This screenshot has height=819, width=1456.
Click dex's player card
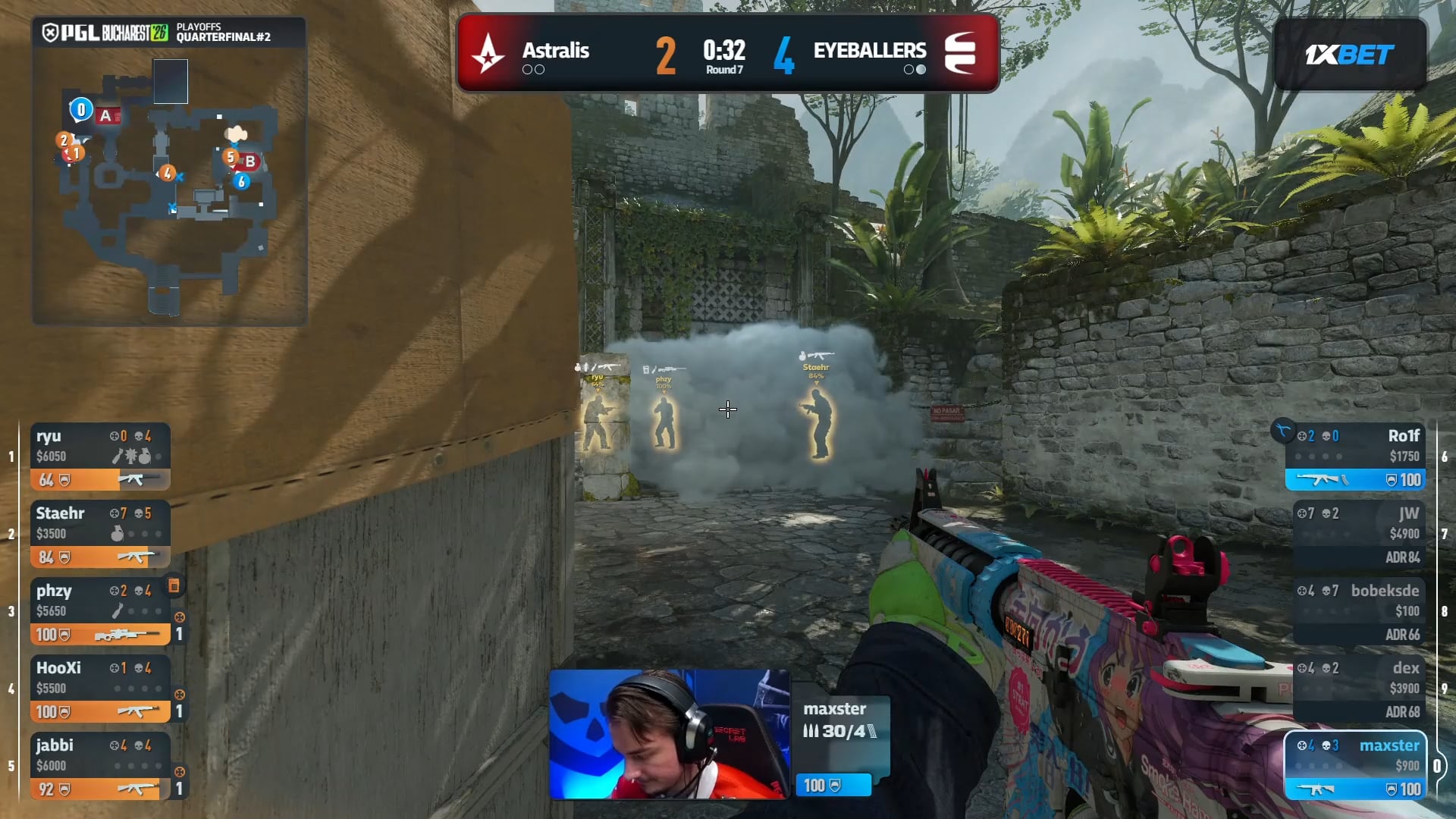[x=1358, y=689]
